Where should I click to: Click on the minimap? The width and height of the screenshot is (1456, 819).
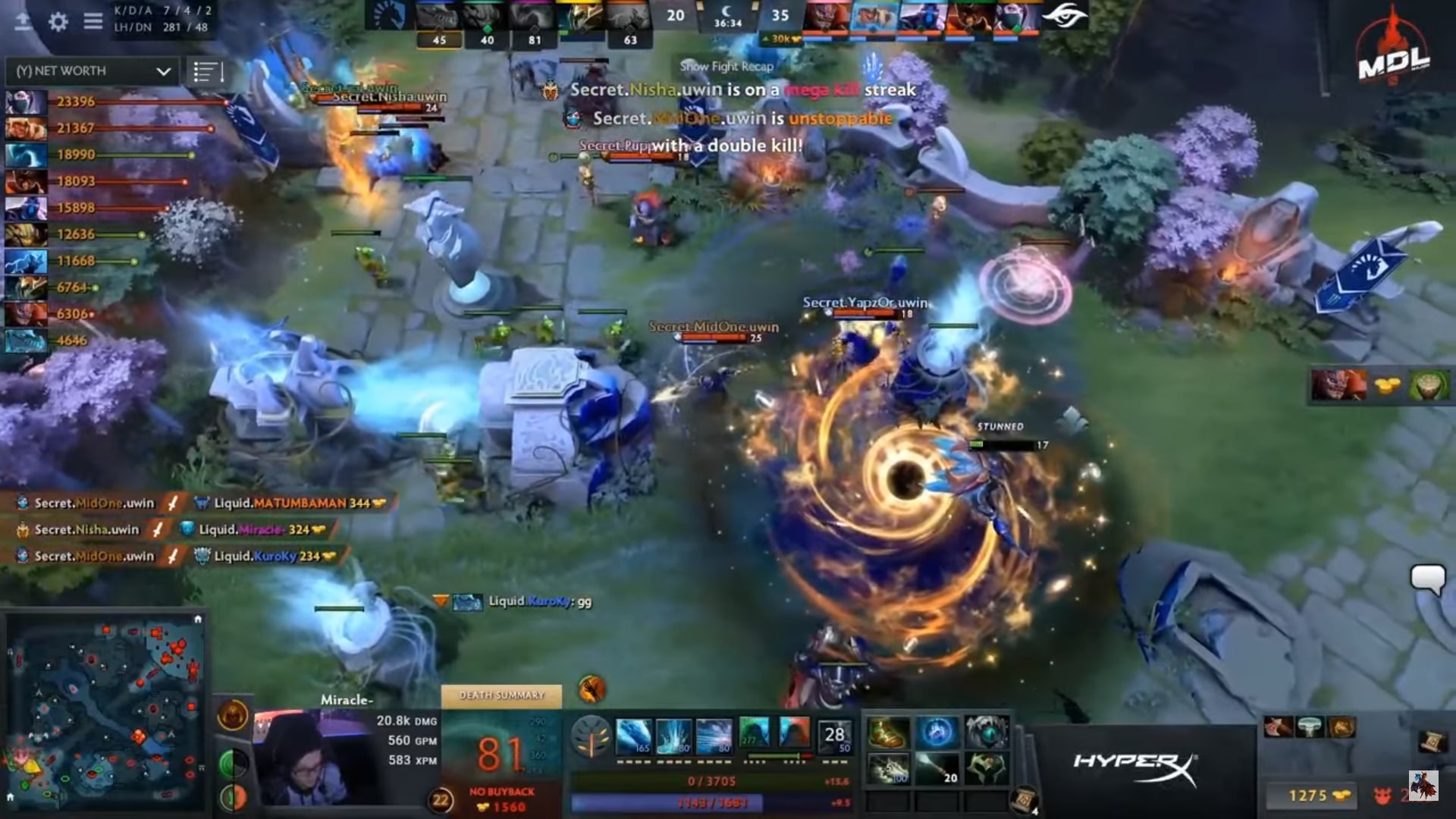click(x=106, y=713)
